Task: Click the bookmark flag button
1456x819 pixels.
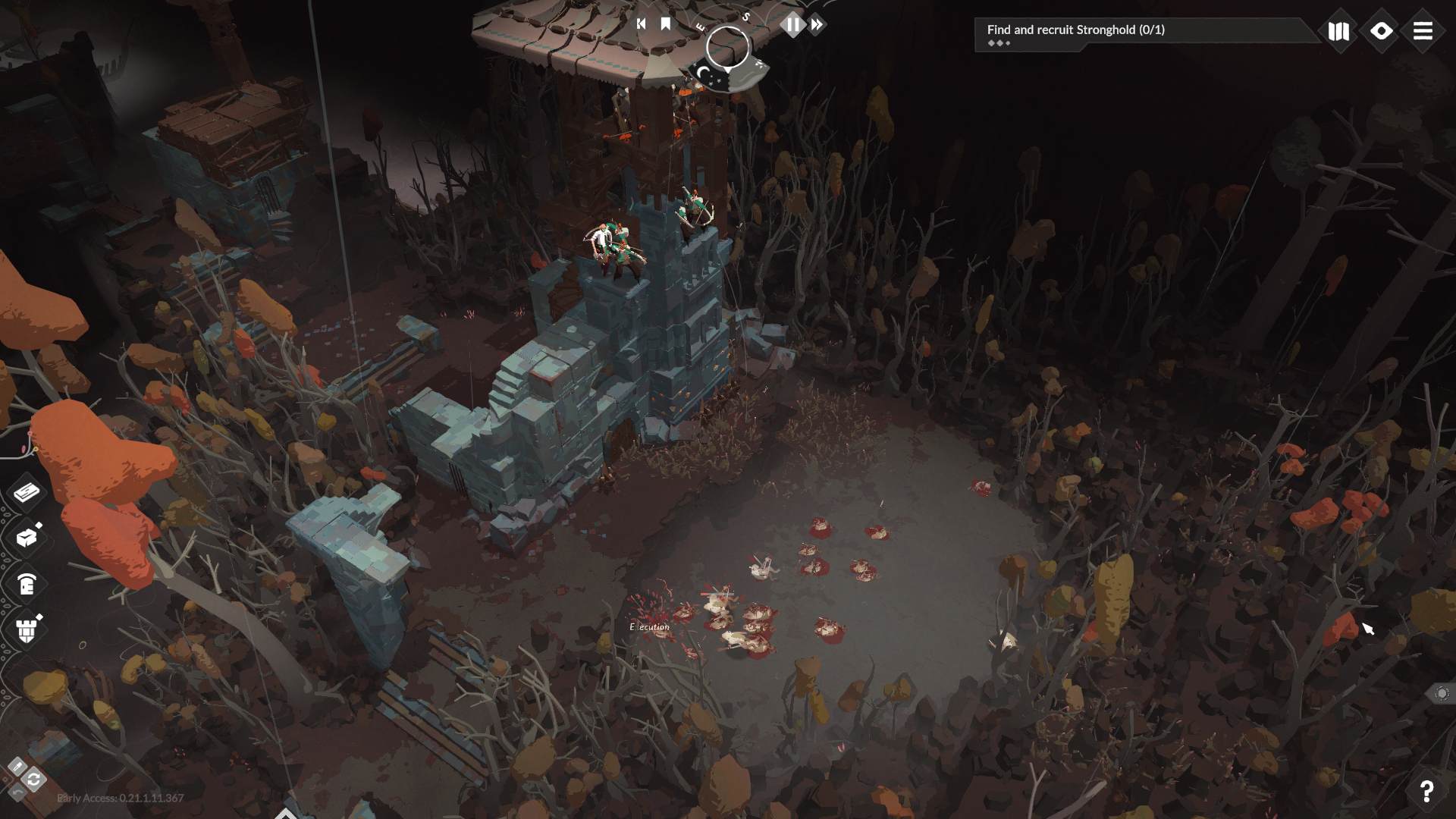Action: point(666,24)
